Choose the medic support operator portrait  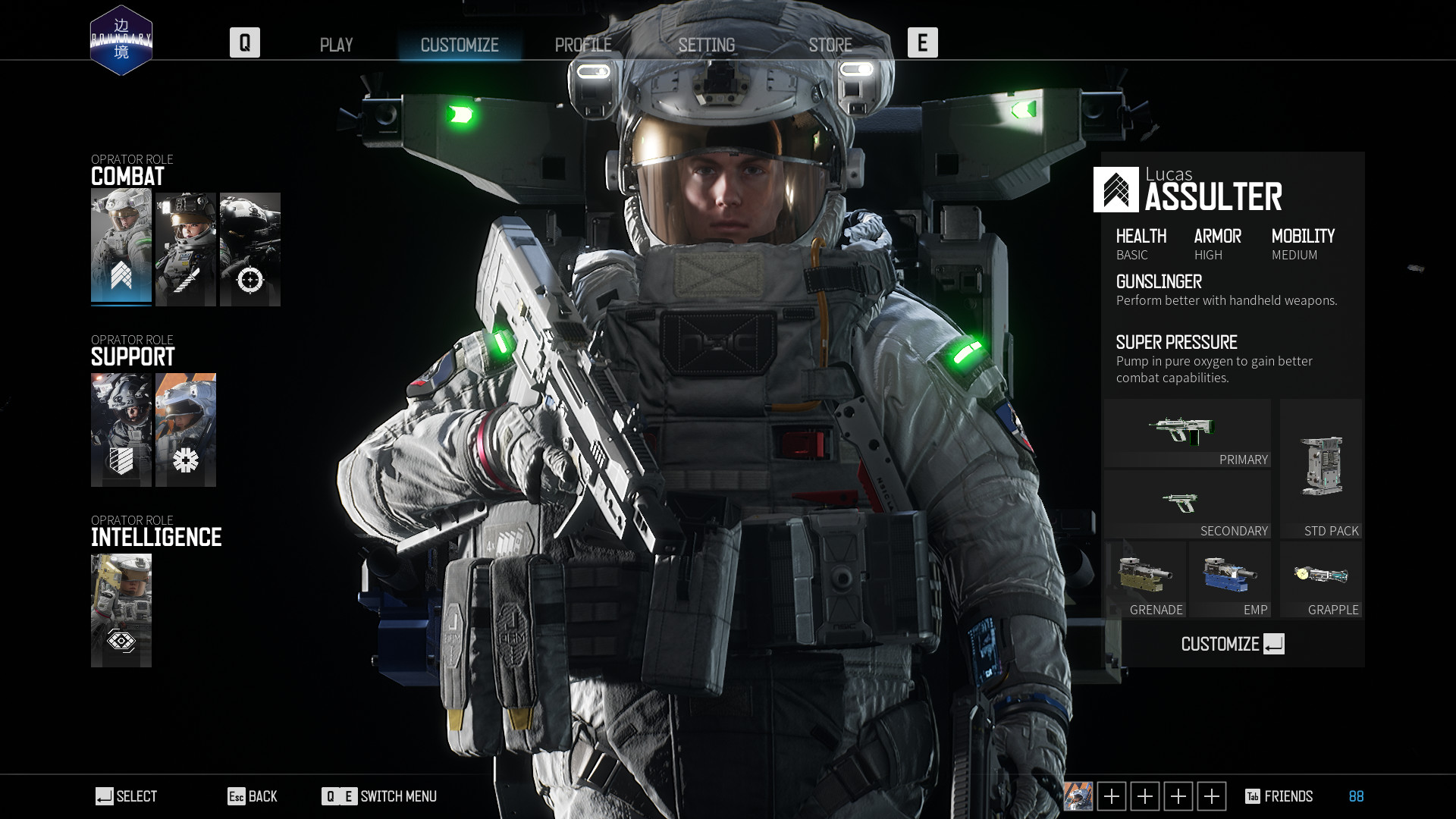pyautogui.click(x=186, y=429)
